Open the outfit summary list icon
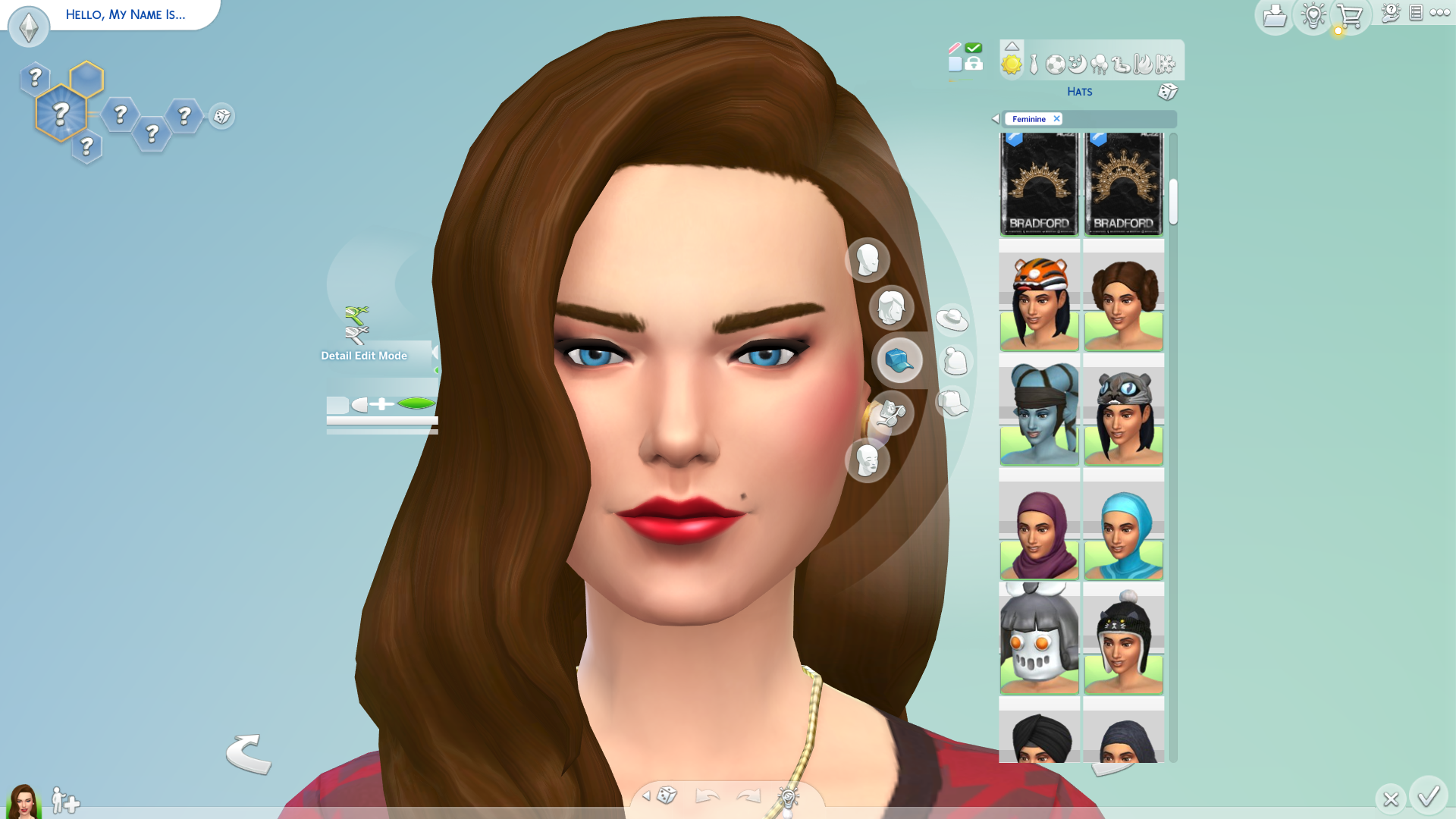Image resolution: width=1456 pixels, height=819 pixels. click(x=1415, y=14)
